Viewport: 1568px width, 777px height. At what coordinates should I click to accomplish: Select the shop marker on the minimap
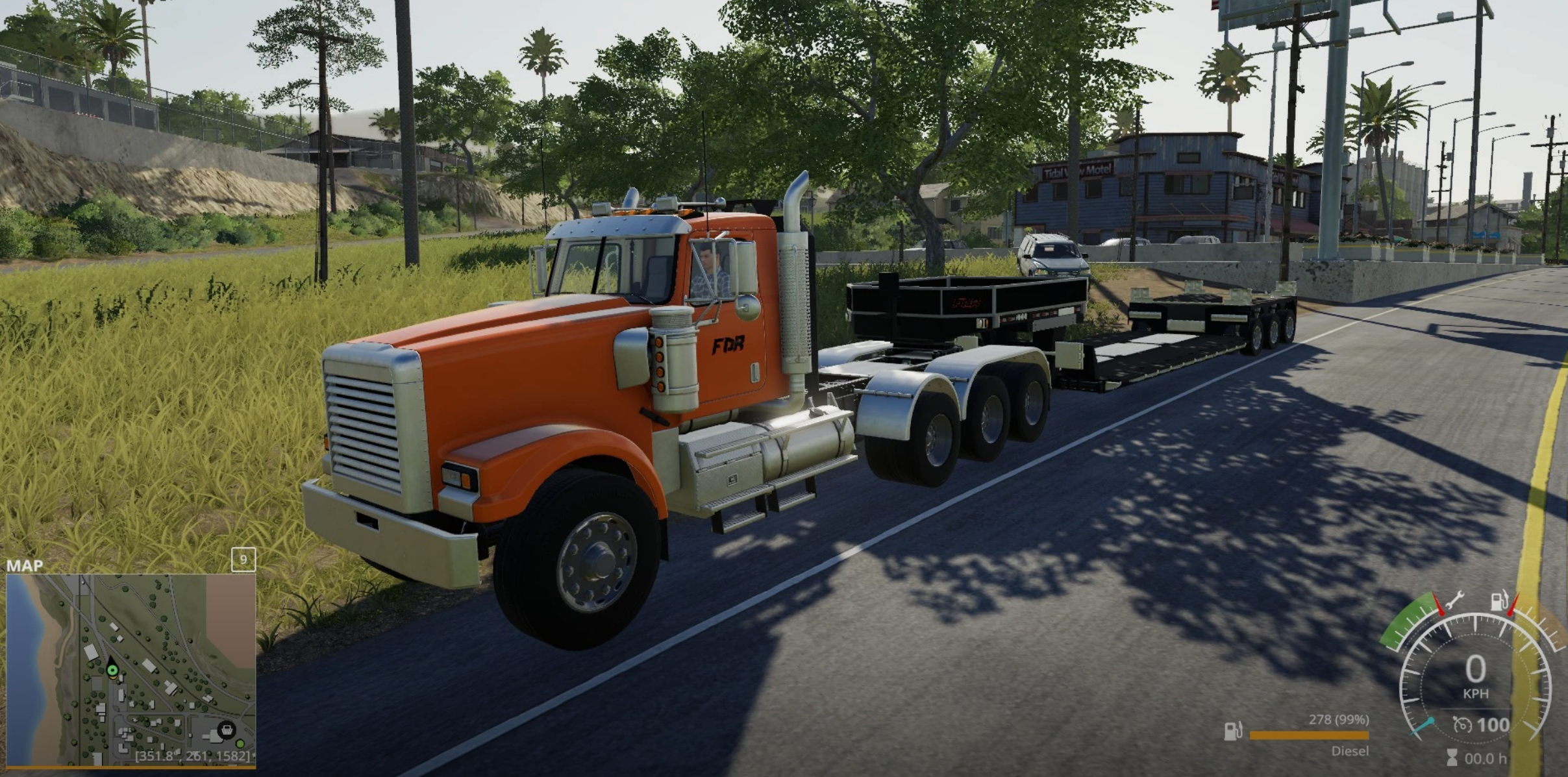(226, 730)
